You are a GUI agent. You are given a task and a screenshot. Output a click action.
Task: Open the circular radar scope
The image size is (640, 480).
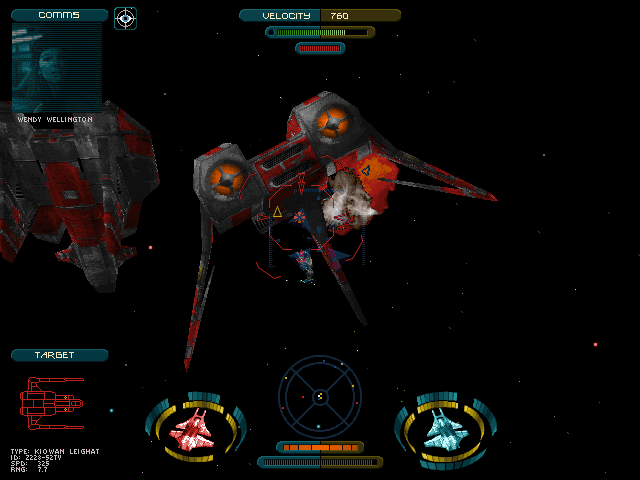[x=319, y=396]
